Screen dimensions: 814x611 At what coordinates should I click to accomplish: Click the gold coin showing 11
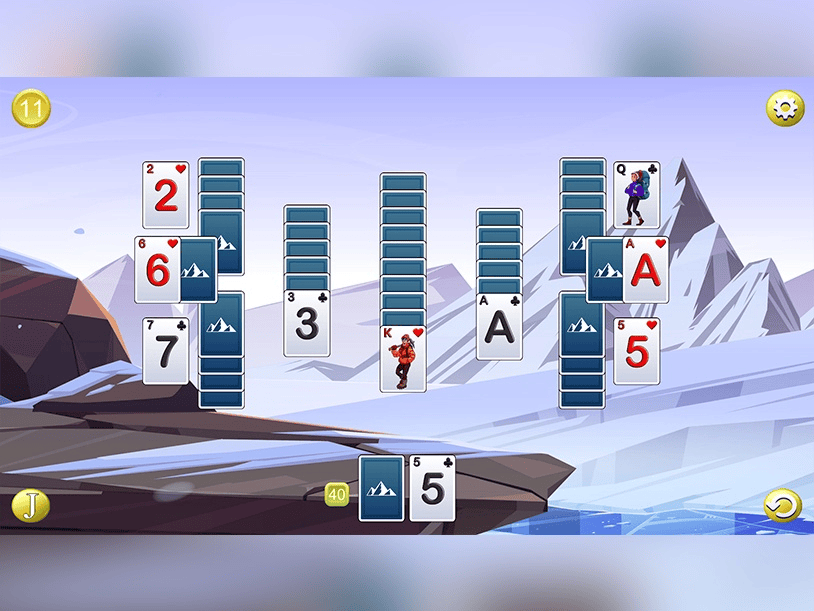click(x=31, y=108)
